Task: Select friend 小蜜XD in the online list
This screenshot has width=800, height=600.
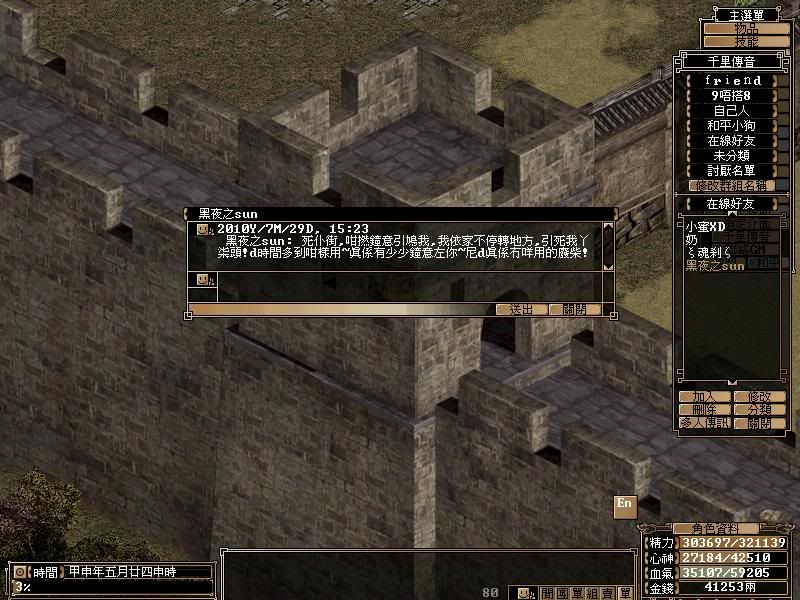Action: point(704,227)
